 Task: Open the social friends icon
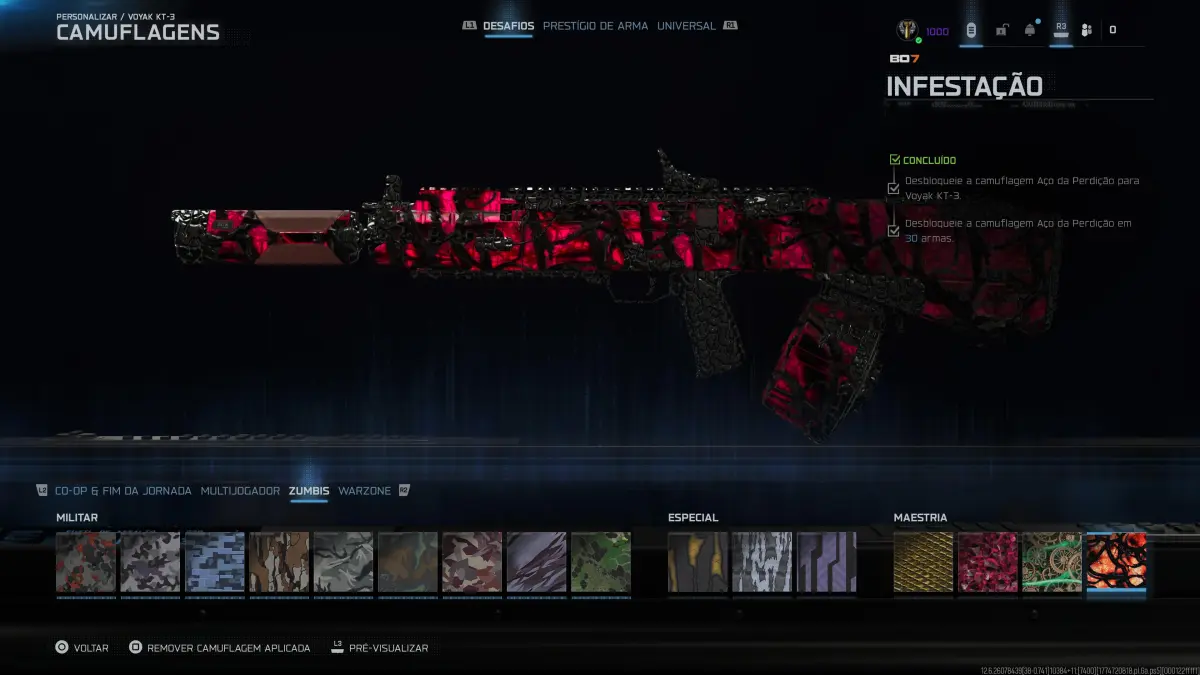(x=1087, y=30)
